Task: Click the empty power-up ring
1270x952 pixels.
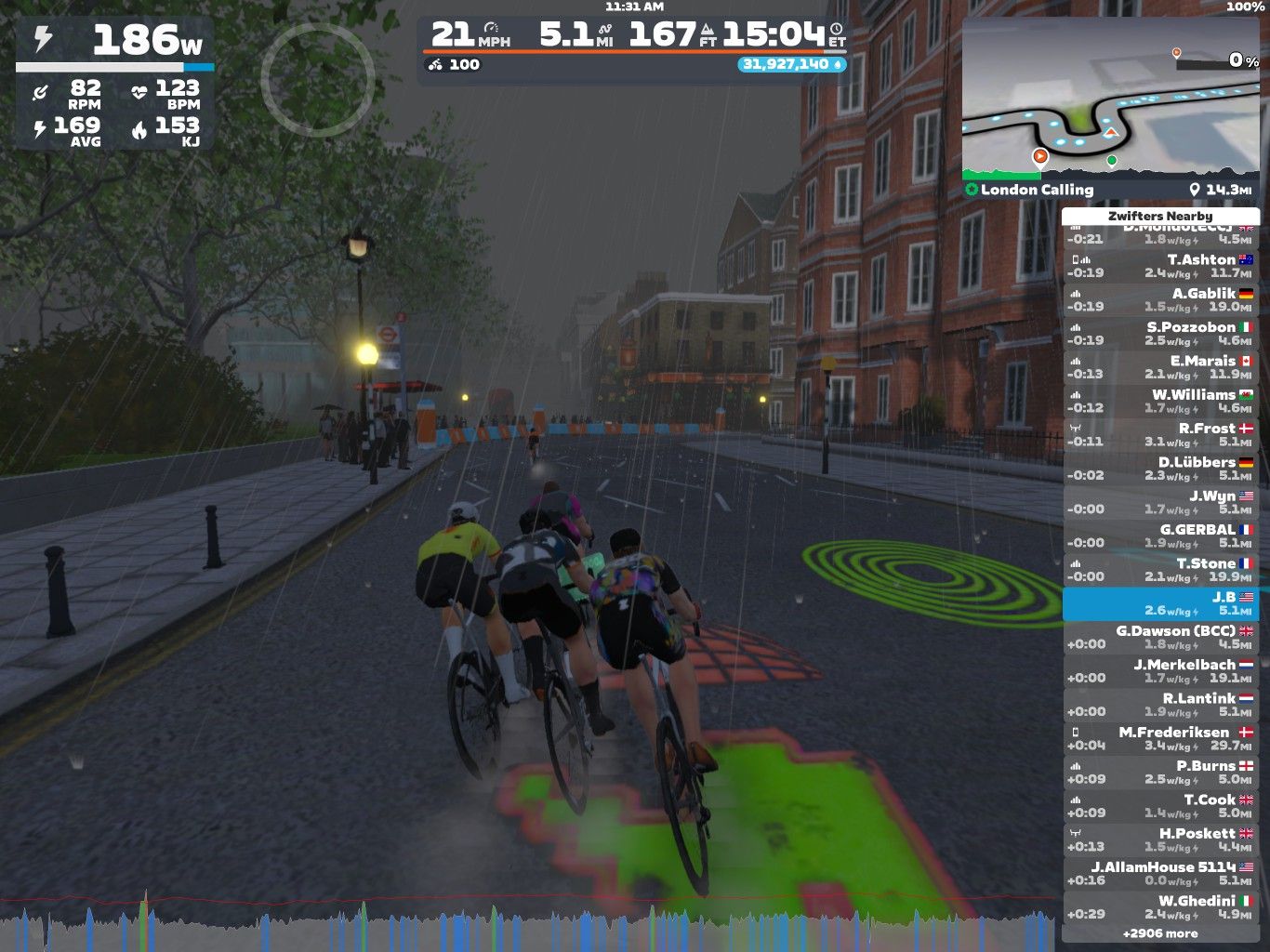Action: [317, 81]
